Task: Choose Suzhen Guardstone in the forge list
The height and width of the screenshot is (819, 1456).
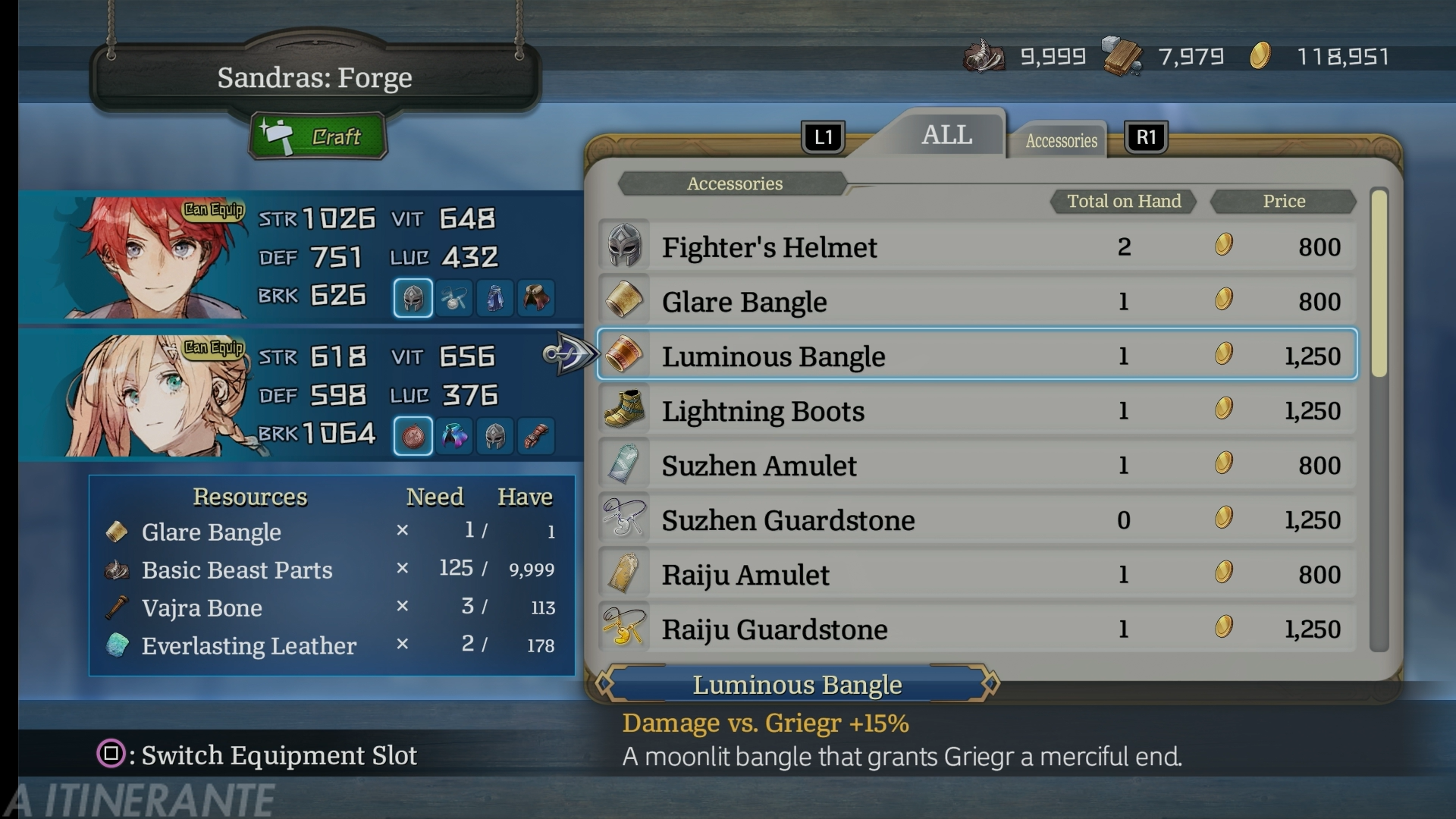Action: point(977,520)
